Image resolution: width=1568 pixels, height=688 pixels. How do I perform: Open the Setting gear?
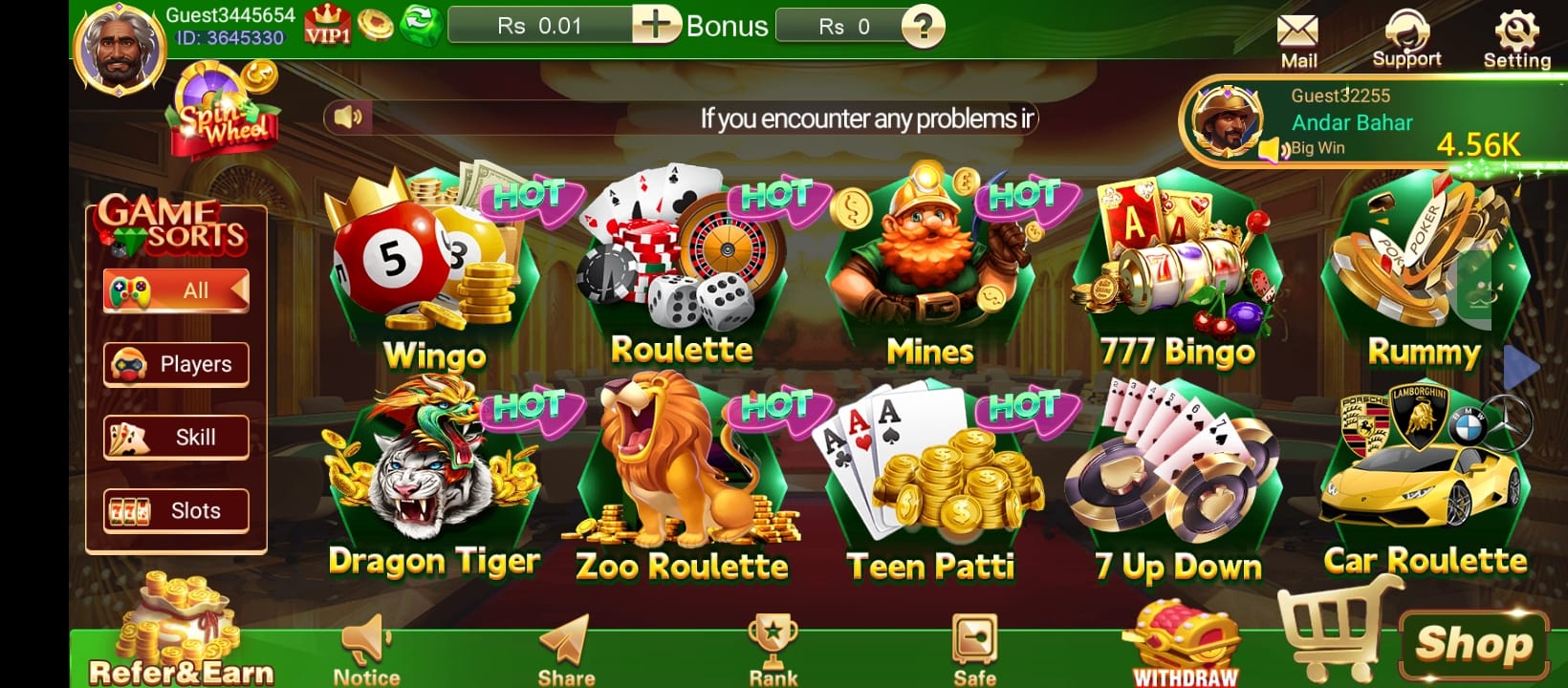pos(1517,32)
